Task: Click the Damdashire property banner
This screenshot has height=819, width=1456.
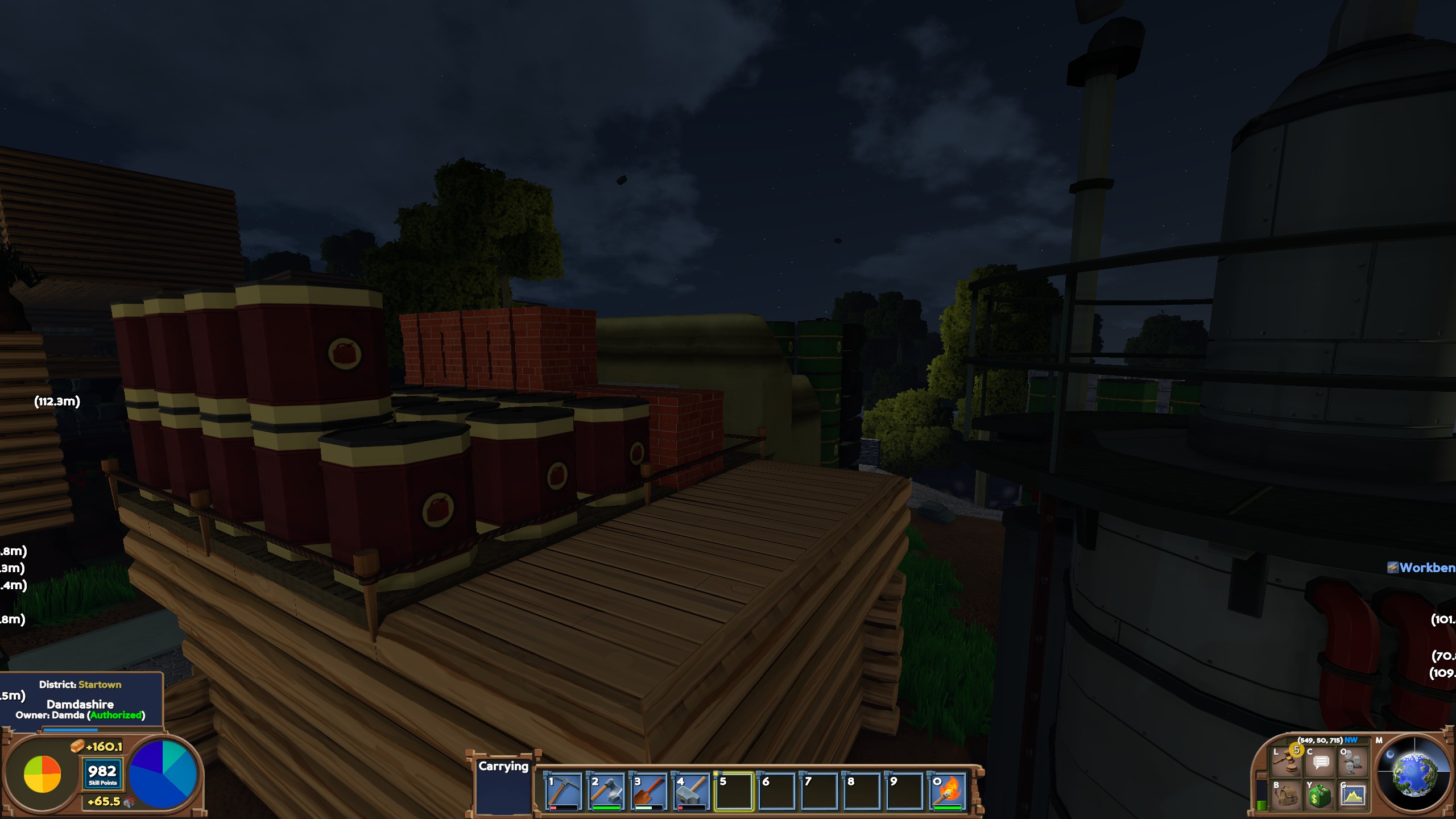Action: pos(80,704)
